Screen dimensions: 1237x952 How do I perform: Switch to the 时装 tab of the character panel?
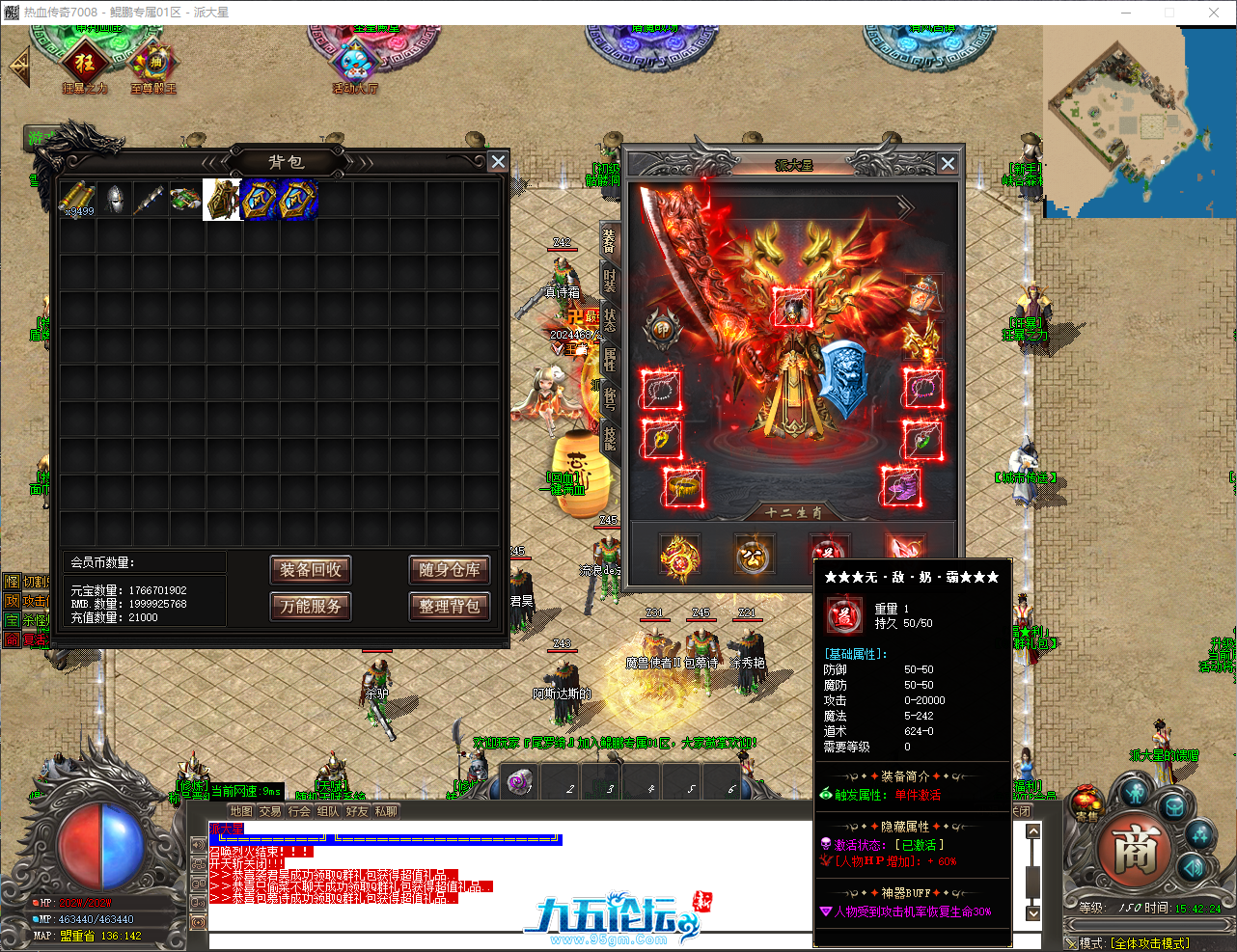pyautogui.click(x=608, y=281)
